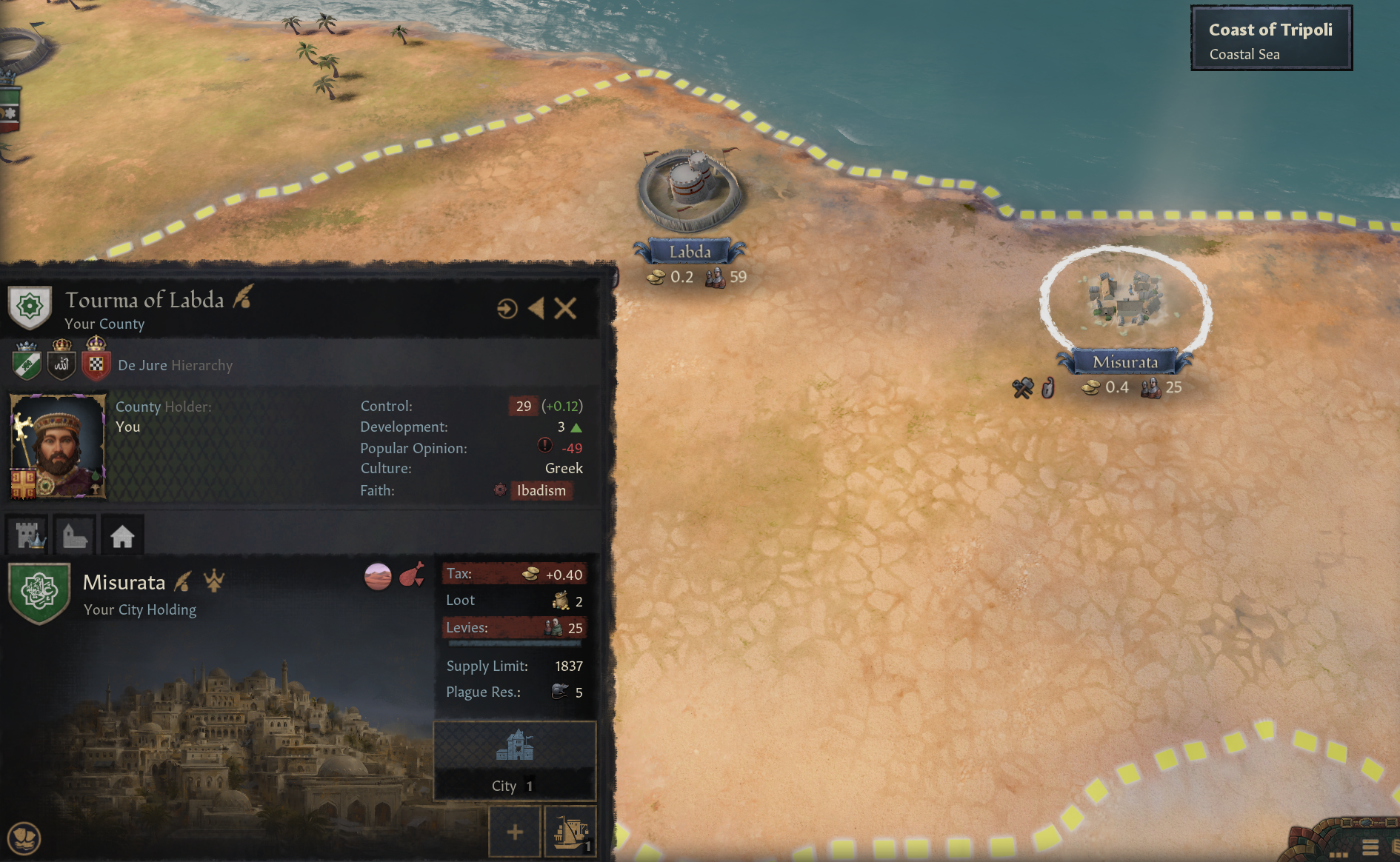Go back with the left arrow button
Viewport: 1400px width, 862px height.
pyautogui.click(x=536, y=308)
